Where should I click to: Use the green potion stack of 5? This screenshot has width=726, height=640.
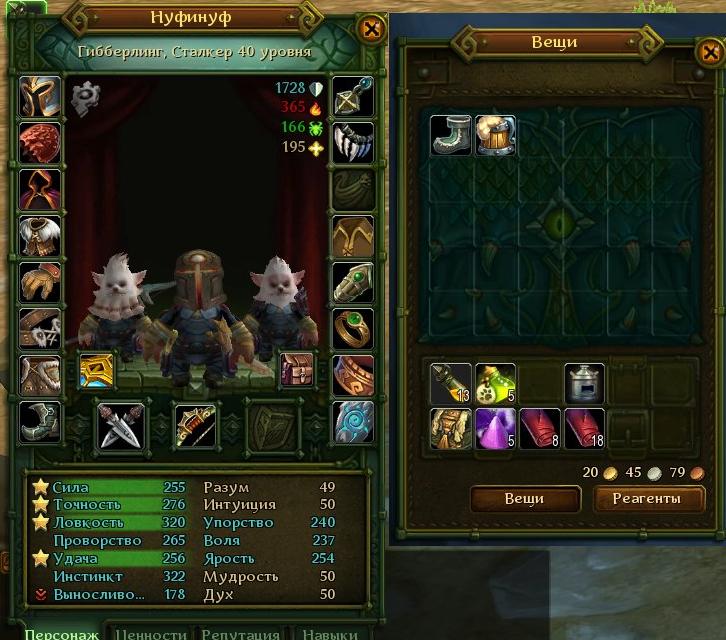coord(495,383)
